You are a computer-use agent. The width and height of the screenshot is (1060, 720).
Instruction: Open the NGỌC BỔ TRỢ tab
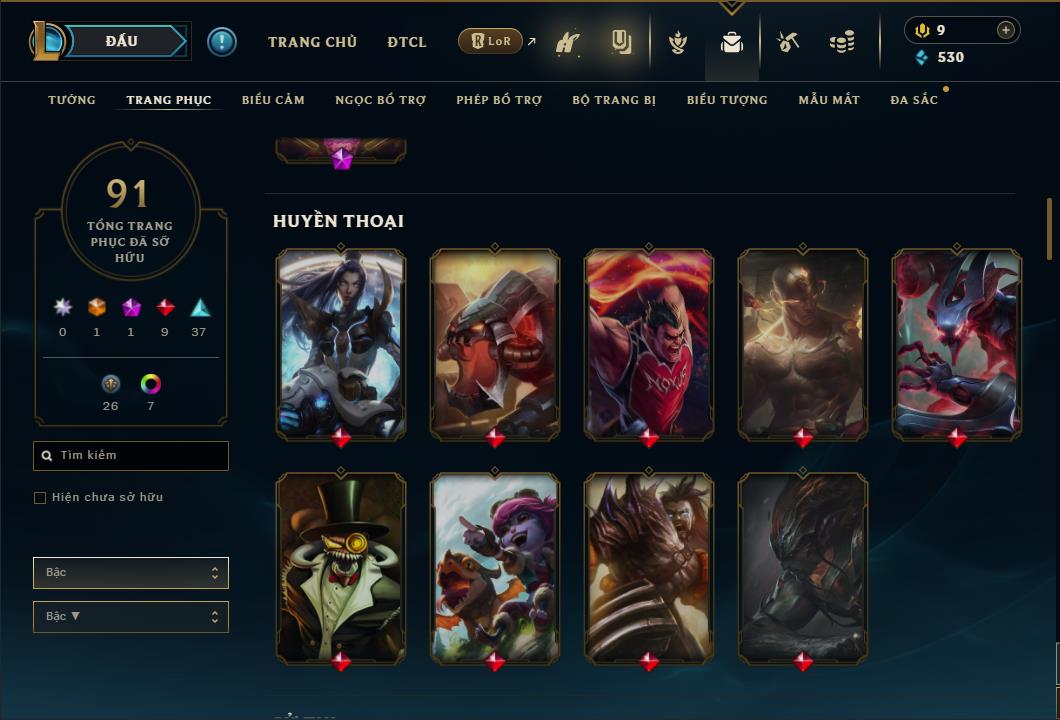pyautogui.click(x=380, y=100)
